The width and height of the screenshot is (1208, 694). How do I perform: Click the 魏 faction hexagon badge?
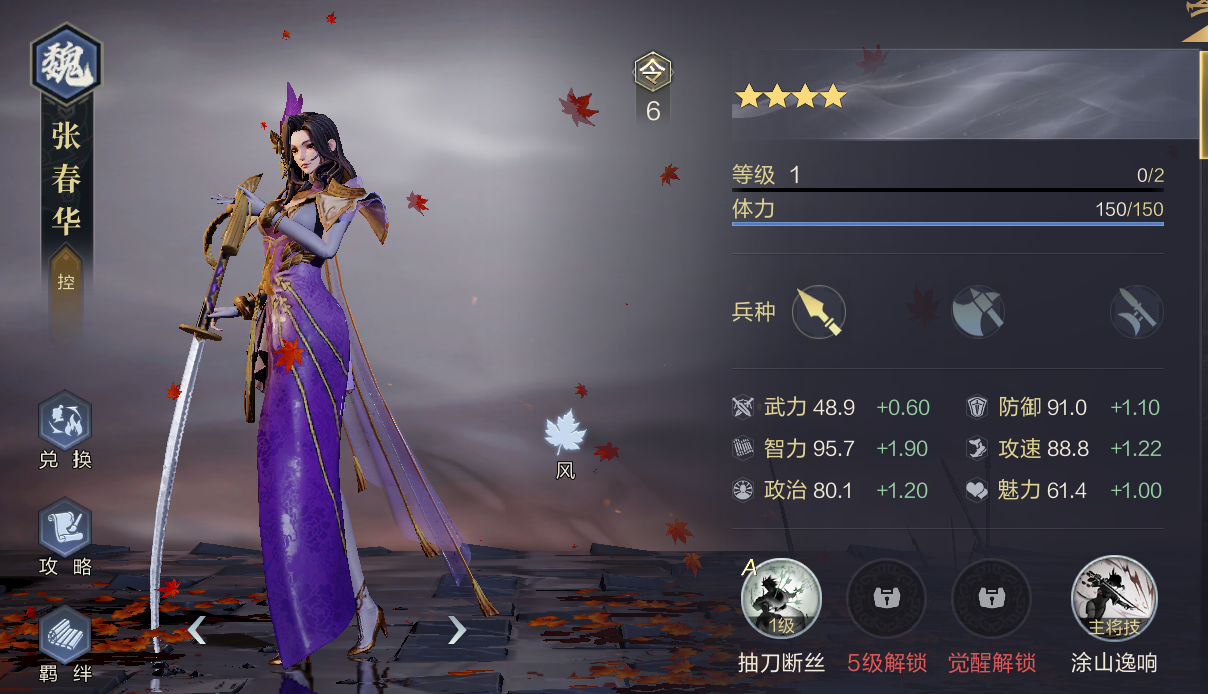tap(67, 63)
